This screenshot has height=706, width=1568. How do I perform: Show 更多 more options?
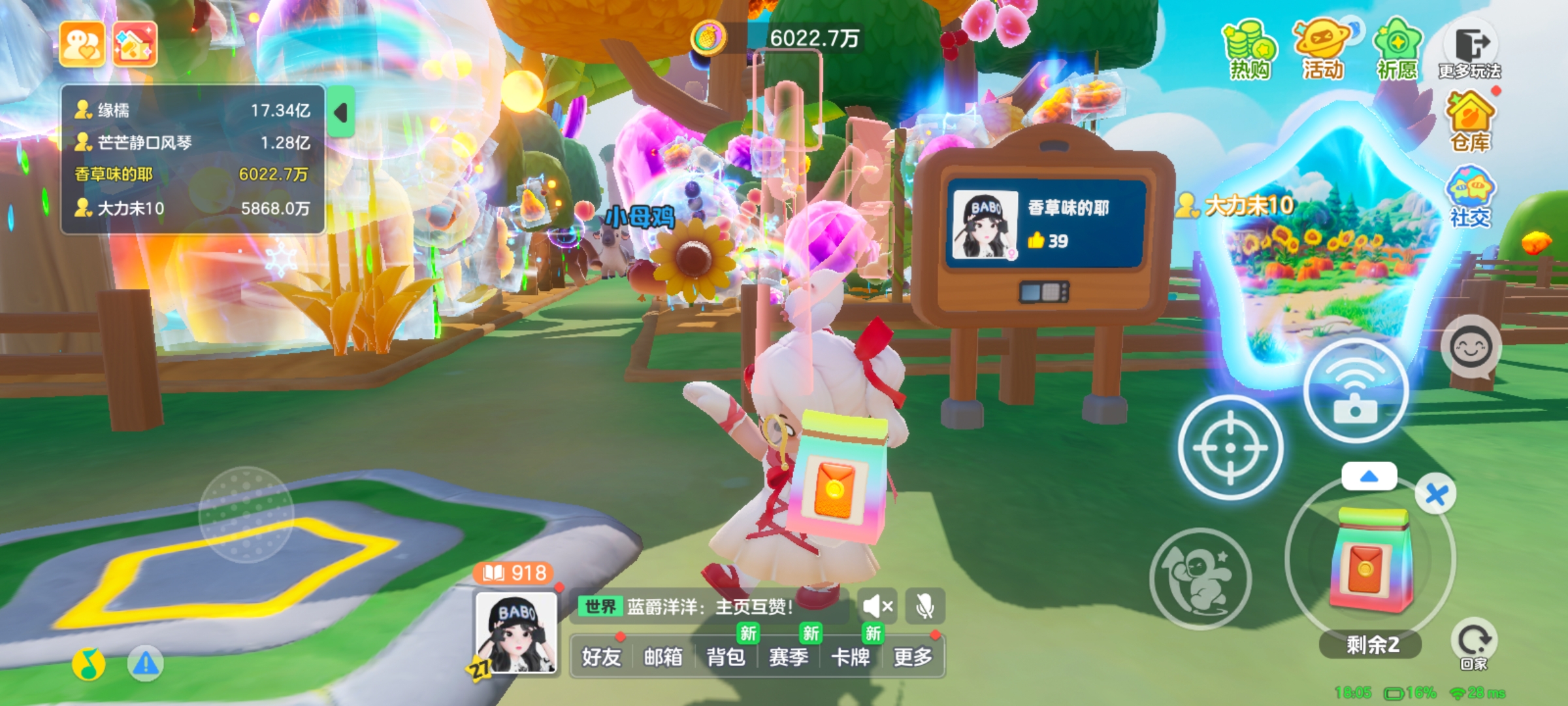[x=913, y=656]
